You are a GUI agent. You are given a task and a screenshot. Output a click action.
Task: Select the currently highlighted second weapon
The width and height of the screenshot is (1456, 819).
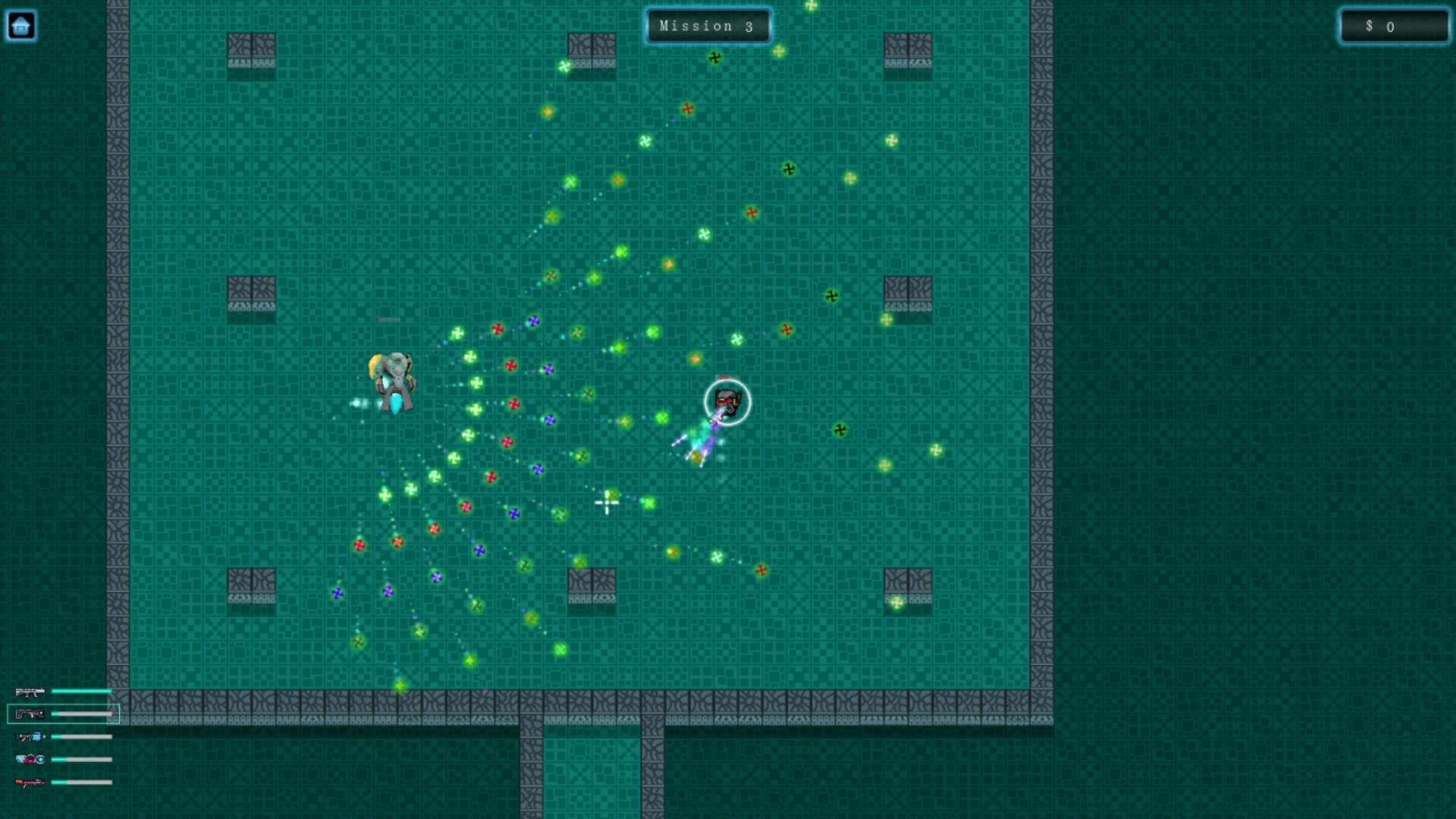point(29,714)
